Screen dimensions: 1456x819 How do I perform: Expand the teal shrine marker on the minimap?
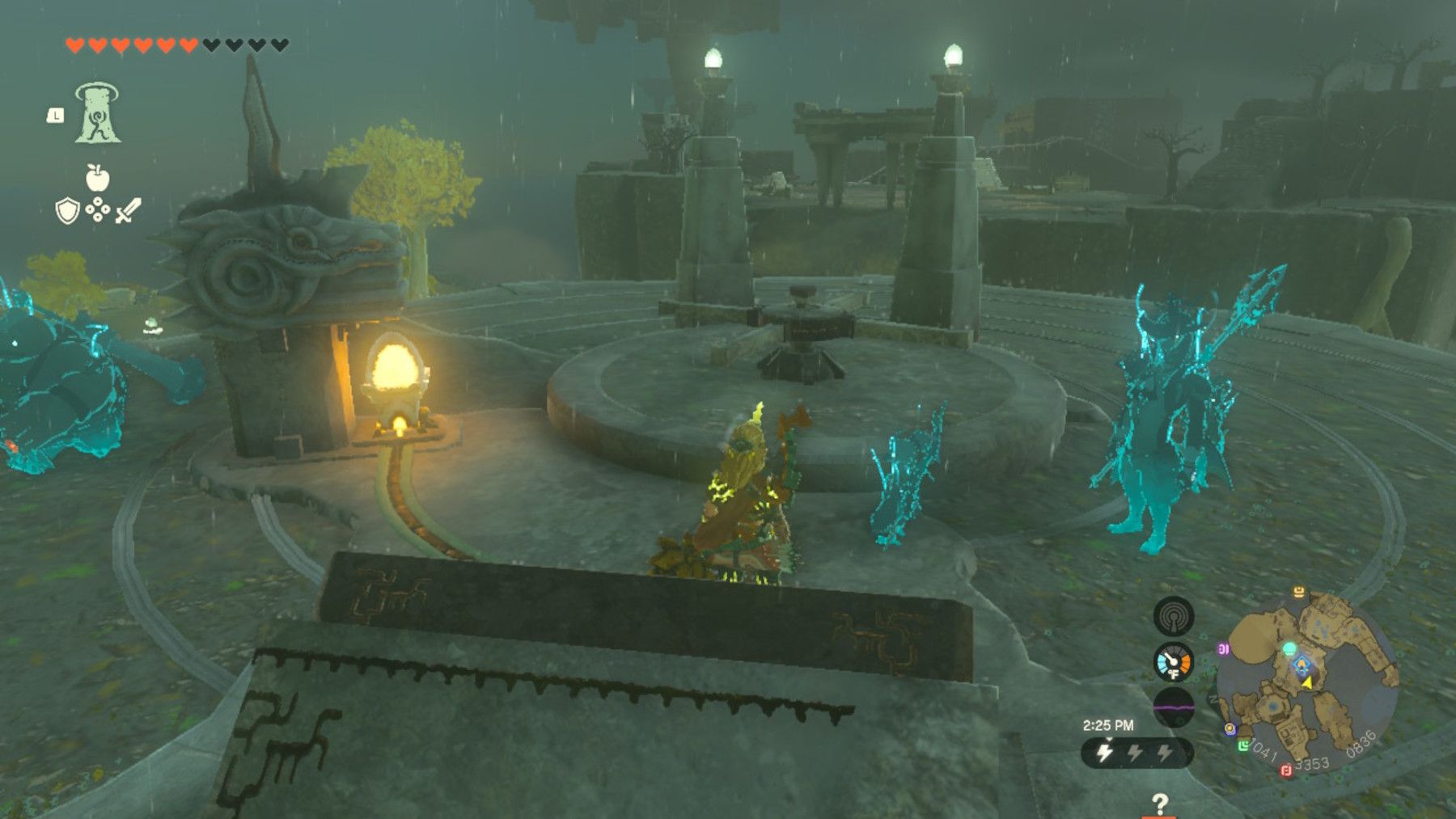point(1290,648)
